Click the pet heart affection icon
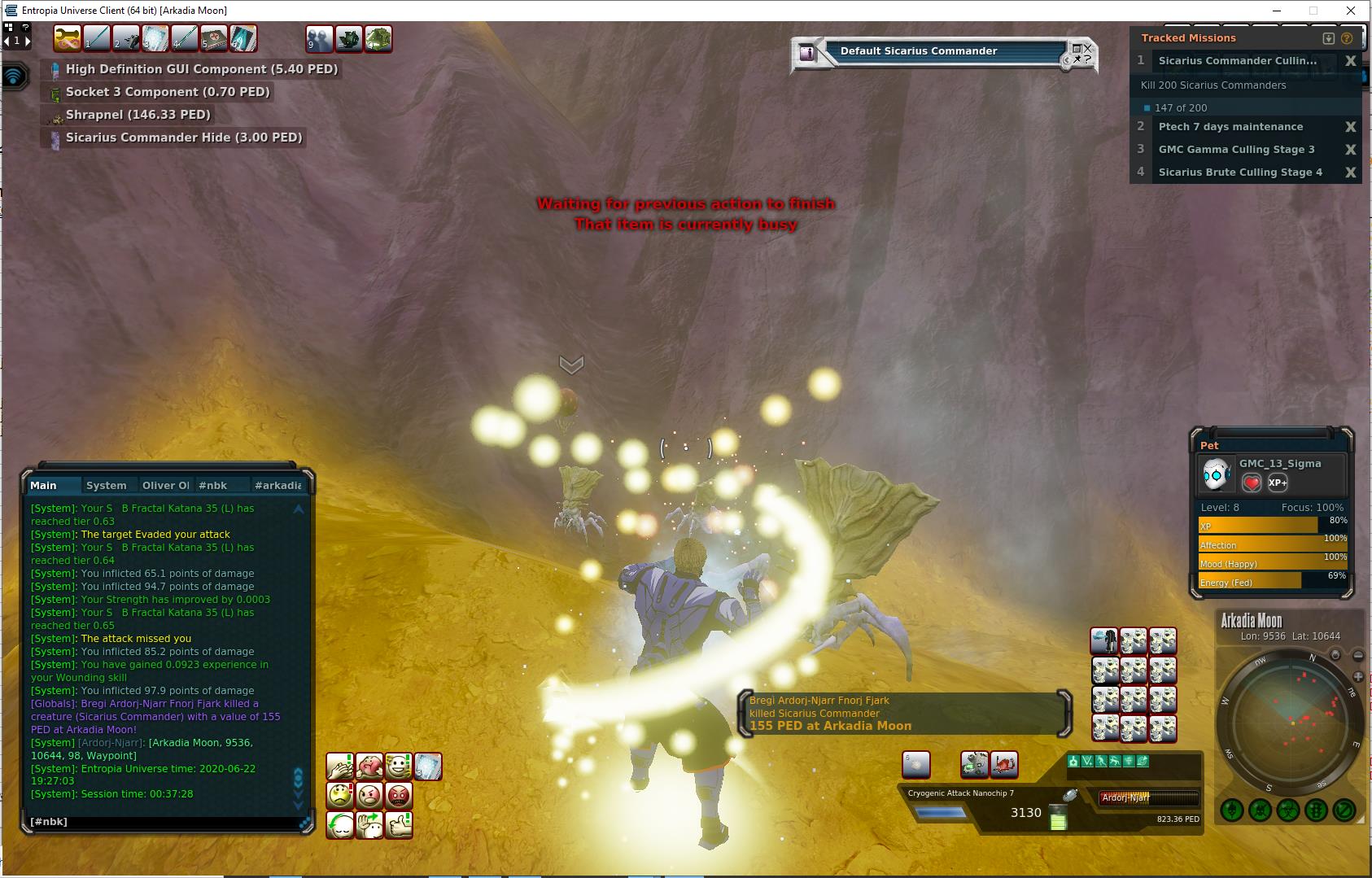The width and height of the screenshot is (1372, 878). (x=1252, y=483)
